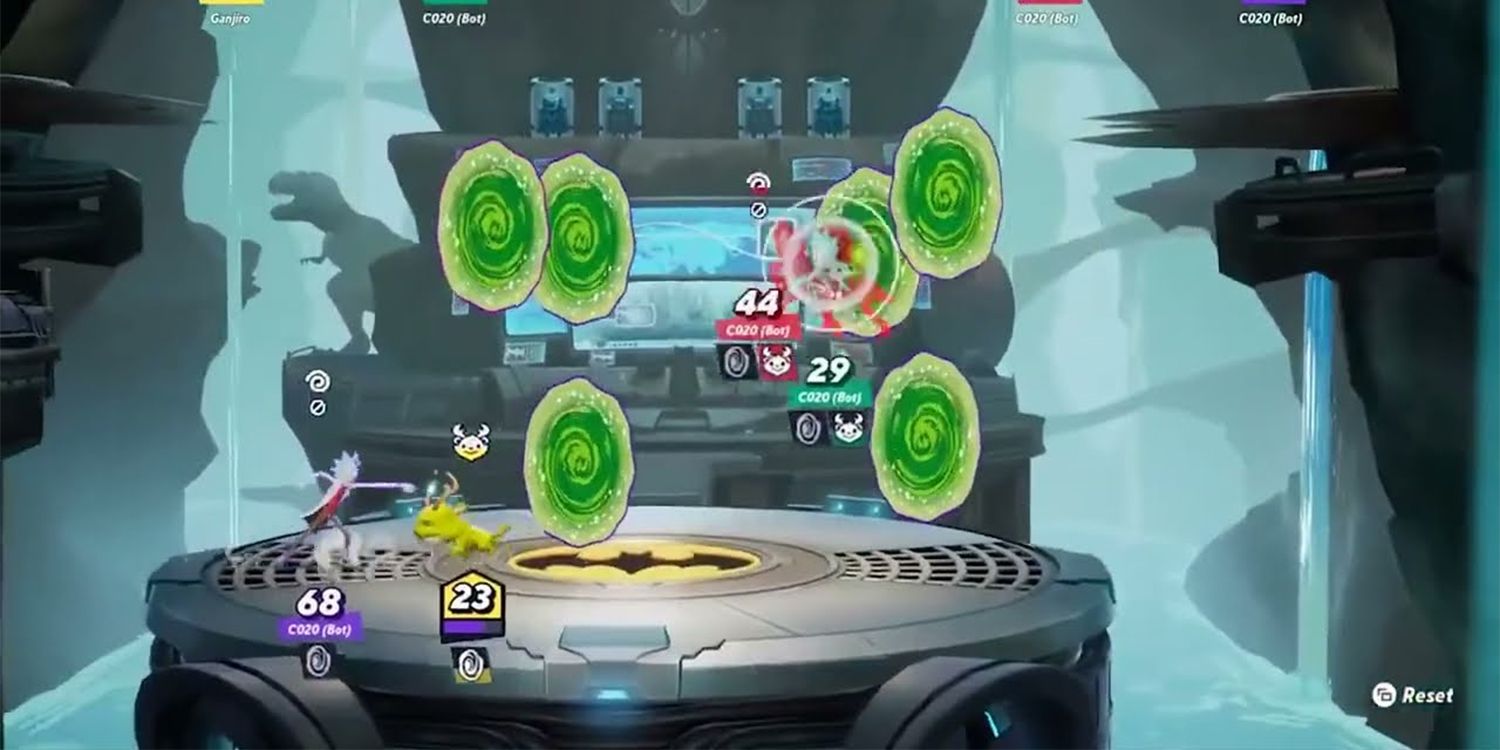Click the purple bar under the 23 counter
Screen dimensions: 1500x750
click(x=470, y=628)
